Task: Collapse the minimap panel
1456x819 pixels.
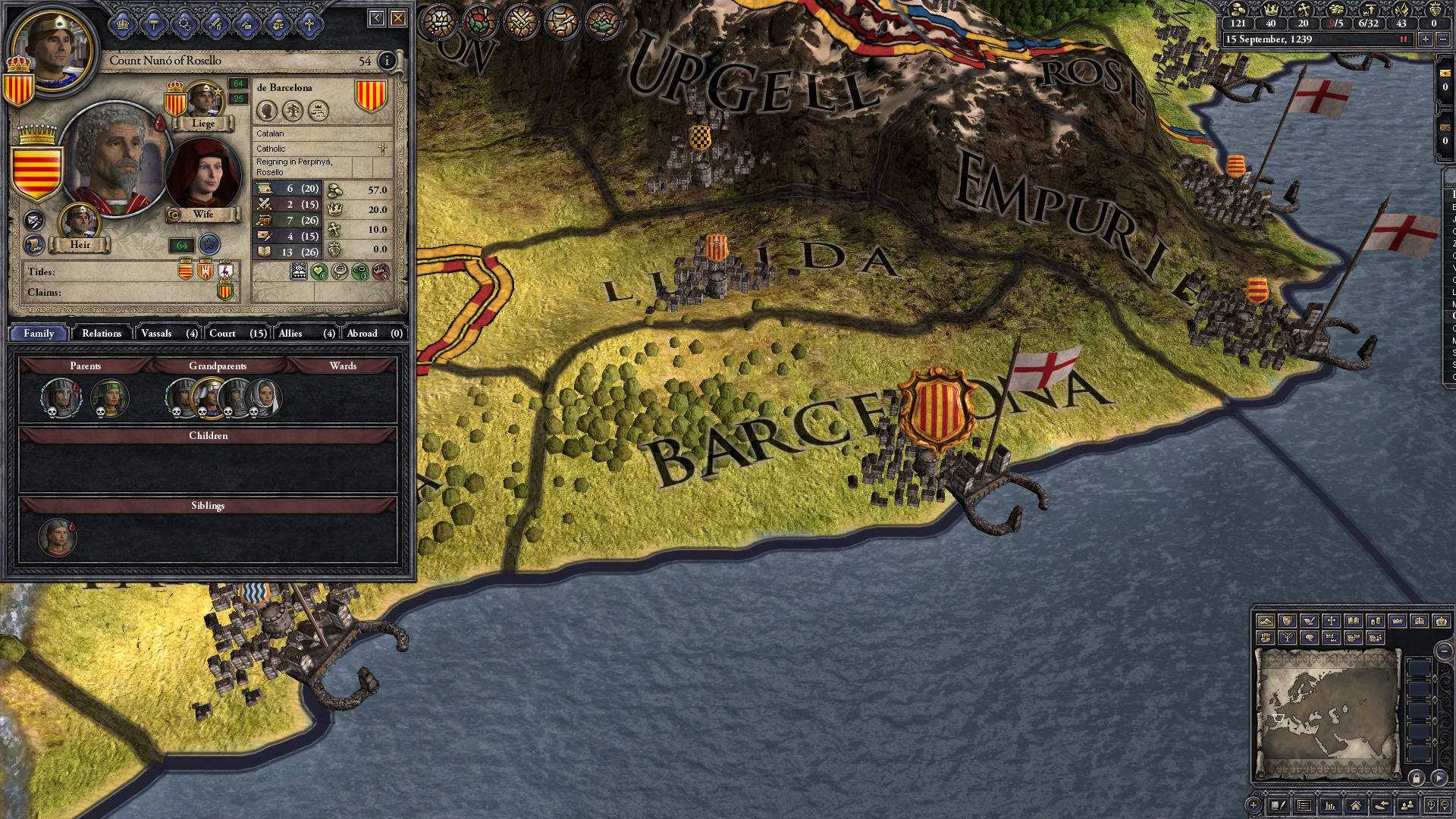Action: pos(1443,651)
